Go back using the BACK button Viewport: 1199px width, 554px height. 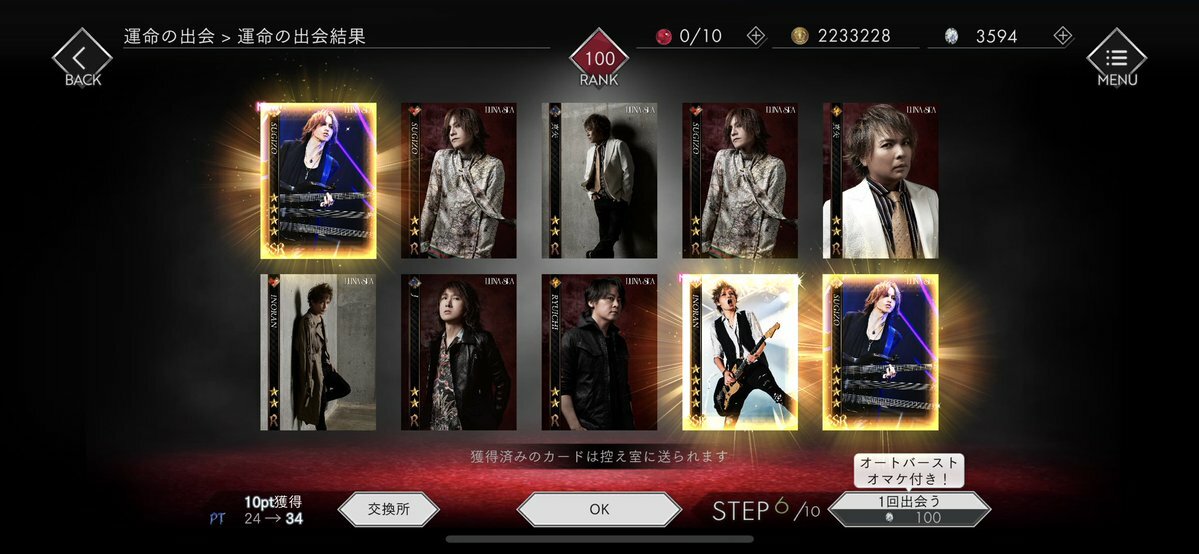click(x=82, y=58)
